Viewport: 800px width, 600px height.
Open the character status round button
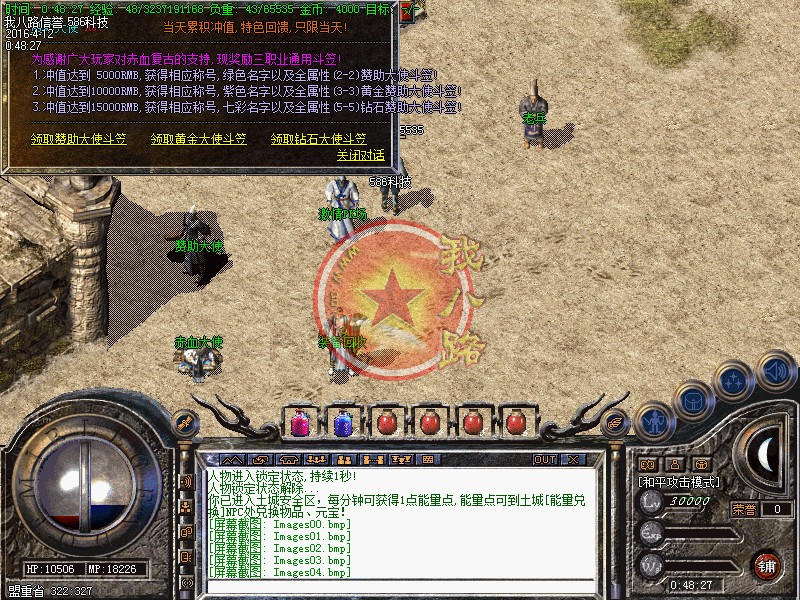655,421
